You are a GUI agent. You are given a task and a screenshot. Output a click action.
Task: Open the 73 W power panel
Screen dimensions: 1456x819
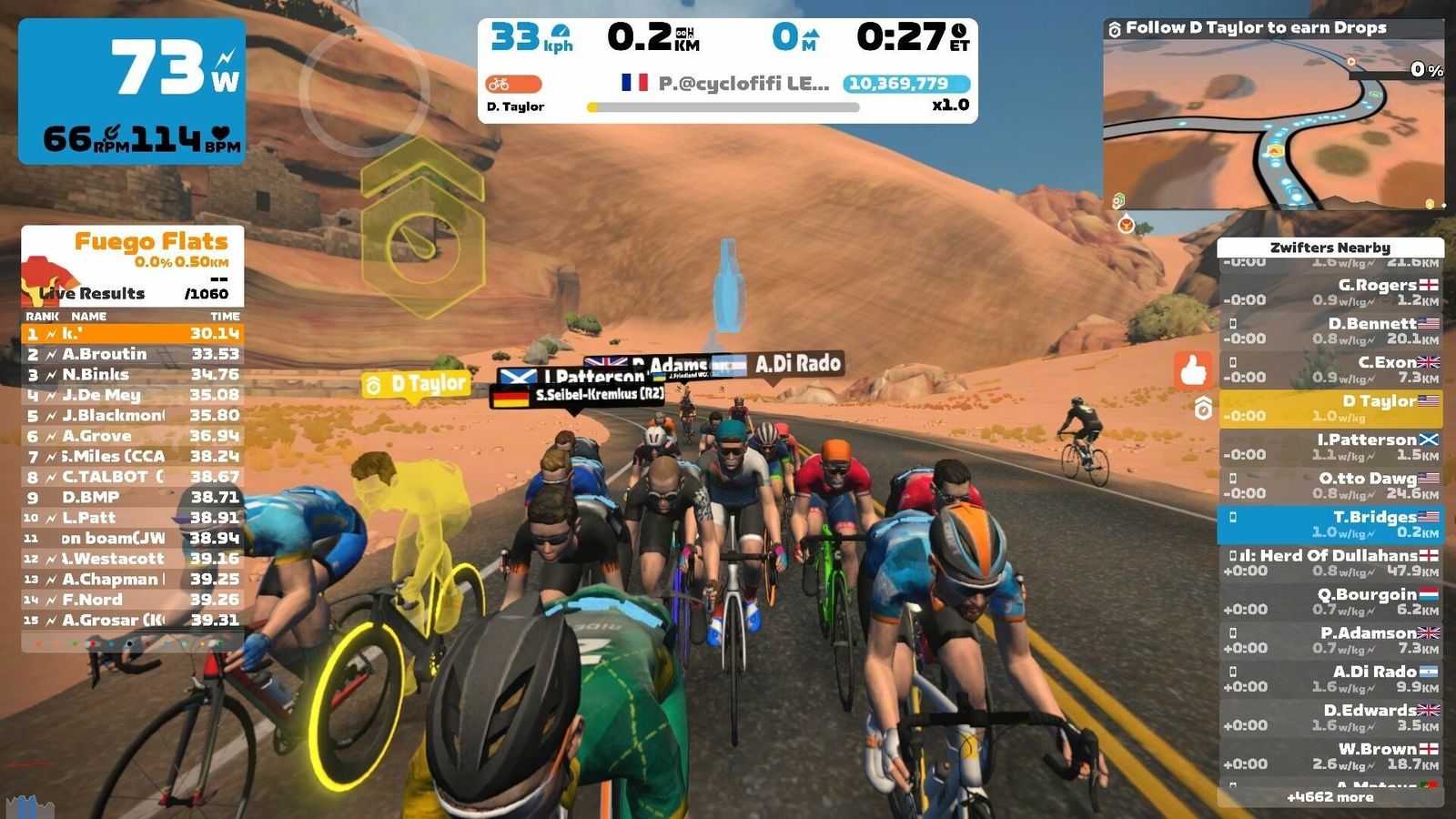132,91
